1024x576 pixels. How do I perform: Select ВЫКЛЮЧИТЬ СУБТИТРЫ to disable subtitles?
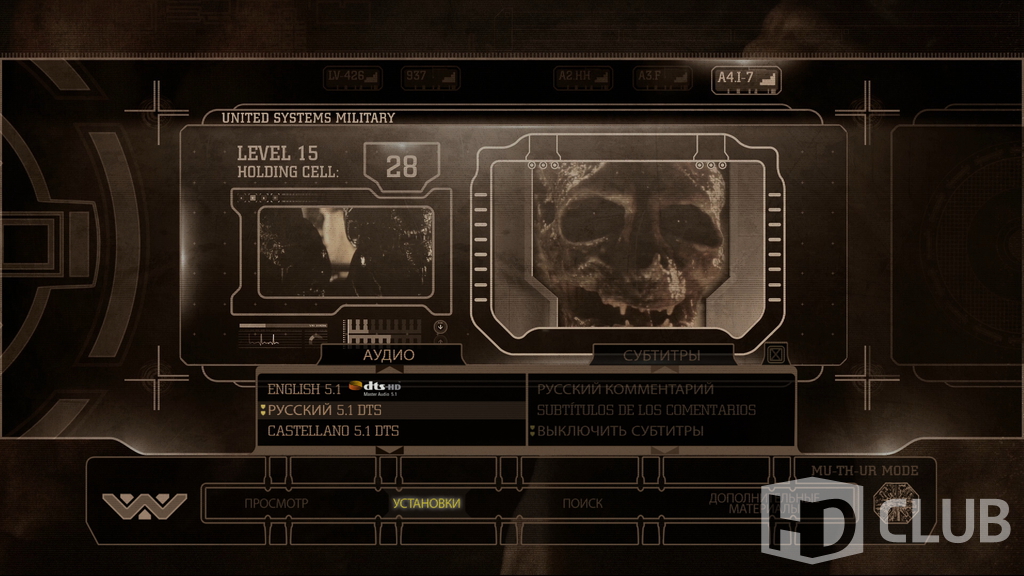point(620,431)
